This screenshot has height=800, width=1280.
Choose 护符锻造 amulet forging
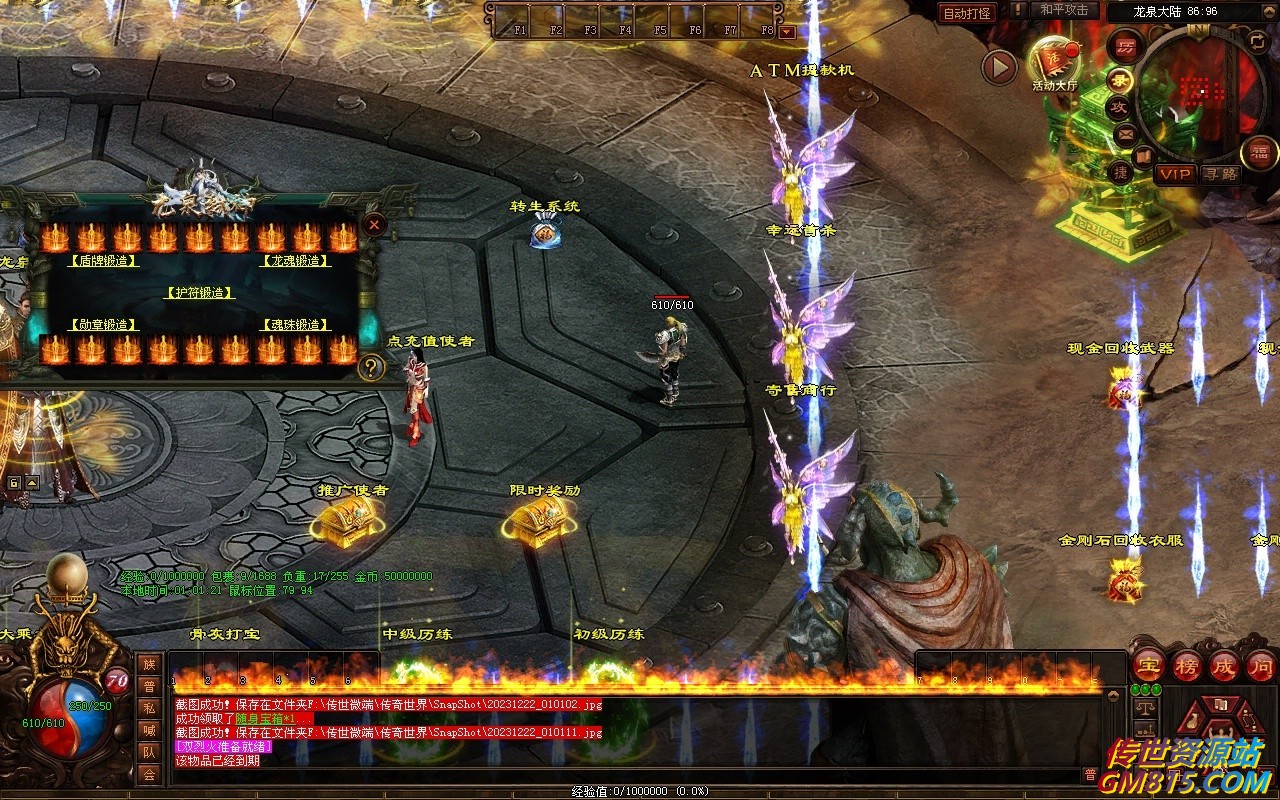point(199,293)
